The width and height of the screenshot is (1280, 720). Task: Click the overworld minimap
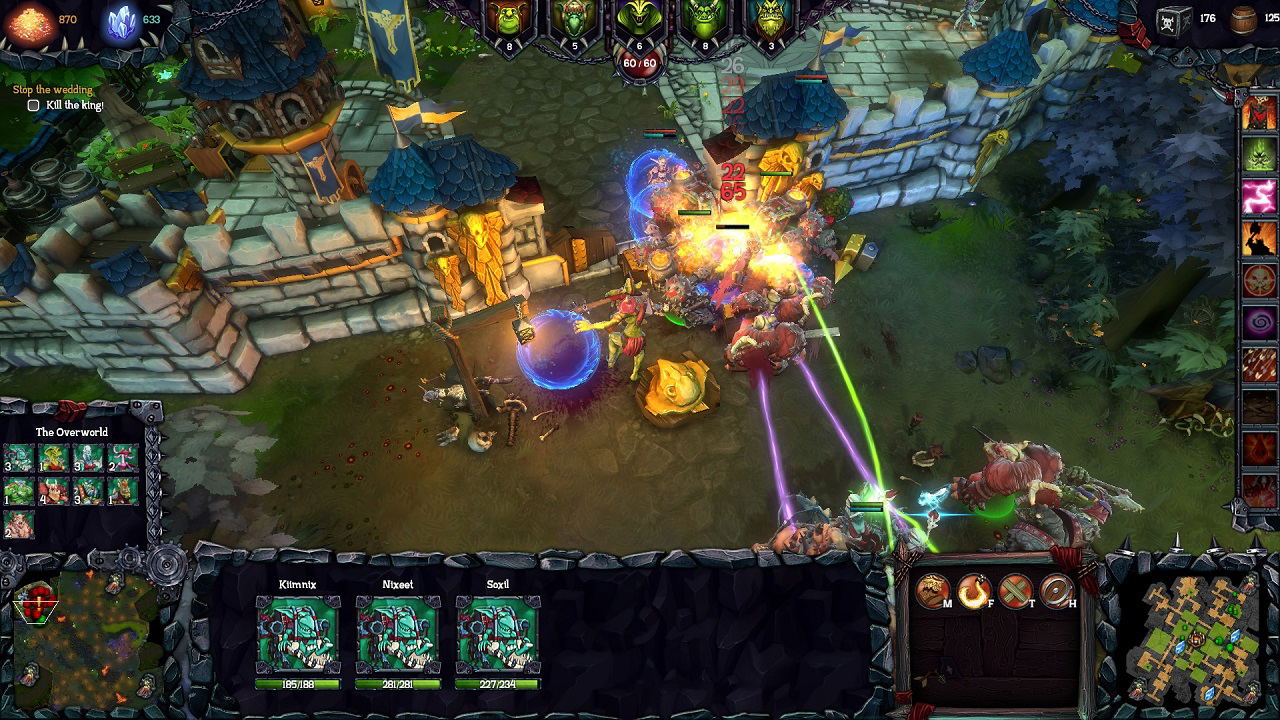[1193, 637]
